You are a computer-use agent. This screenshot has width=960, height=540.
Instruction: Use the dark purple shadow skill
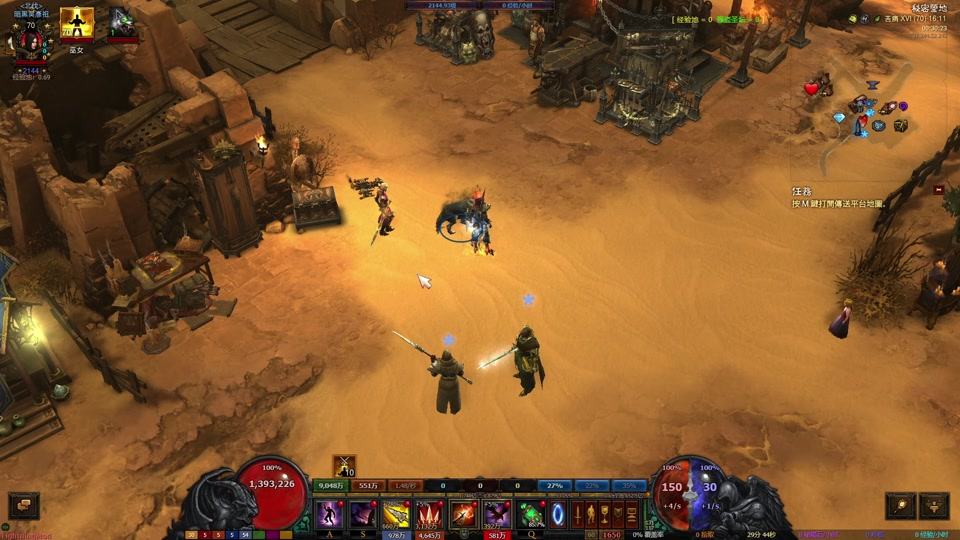click(x=363, y=514)
